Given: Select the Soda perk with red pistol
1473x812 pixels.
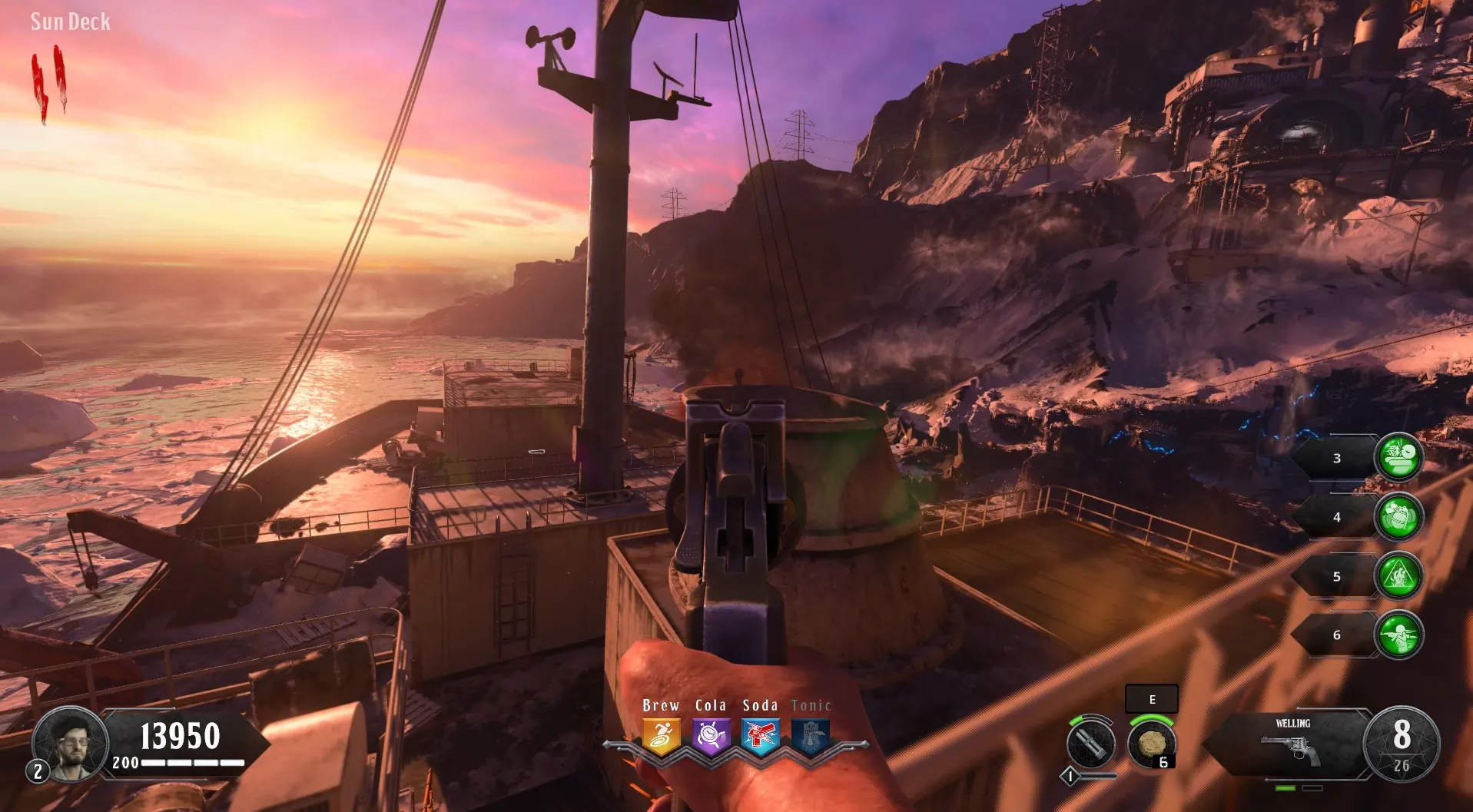Looking at the screenshot, I should pyautogui.click(x=761, y=737).
